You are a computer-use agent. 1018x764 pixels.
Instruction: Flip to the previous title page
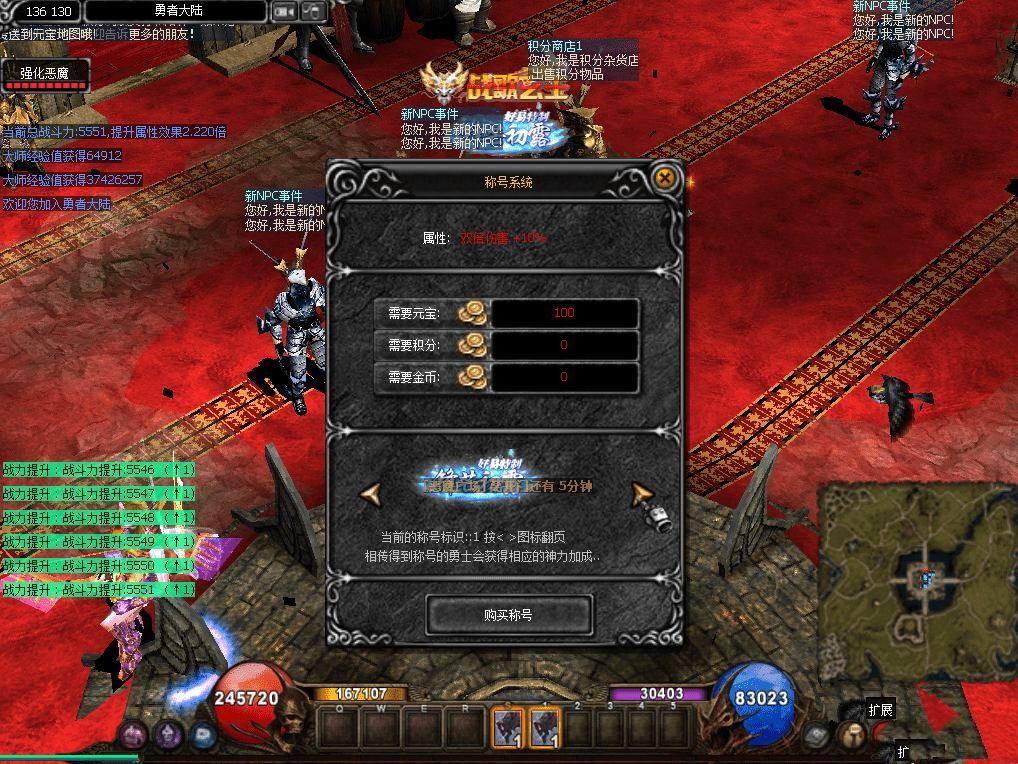point(372,493)
